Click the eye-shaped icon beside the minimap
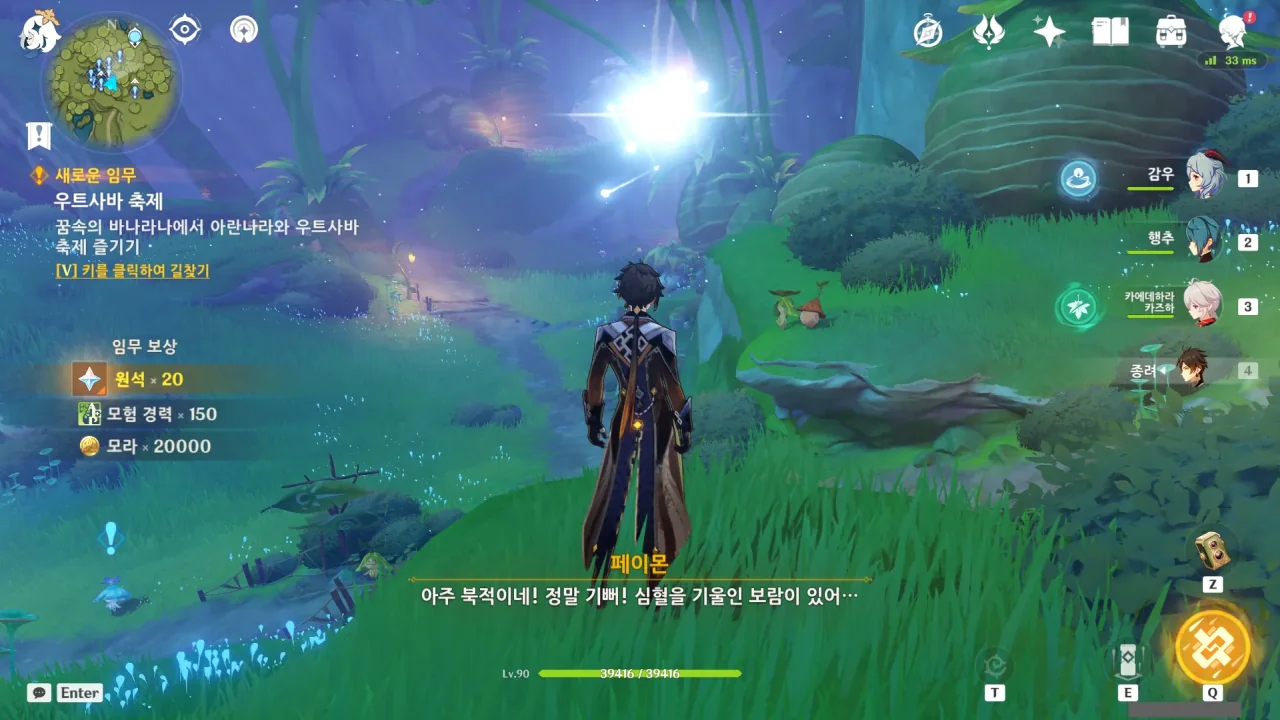Screen dimensions: 1280x720 point(185,30)
